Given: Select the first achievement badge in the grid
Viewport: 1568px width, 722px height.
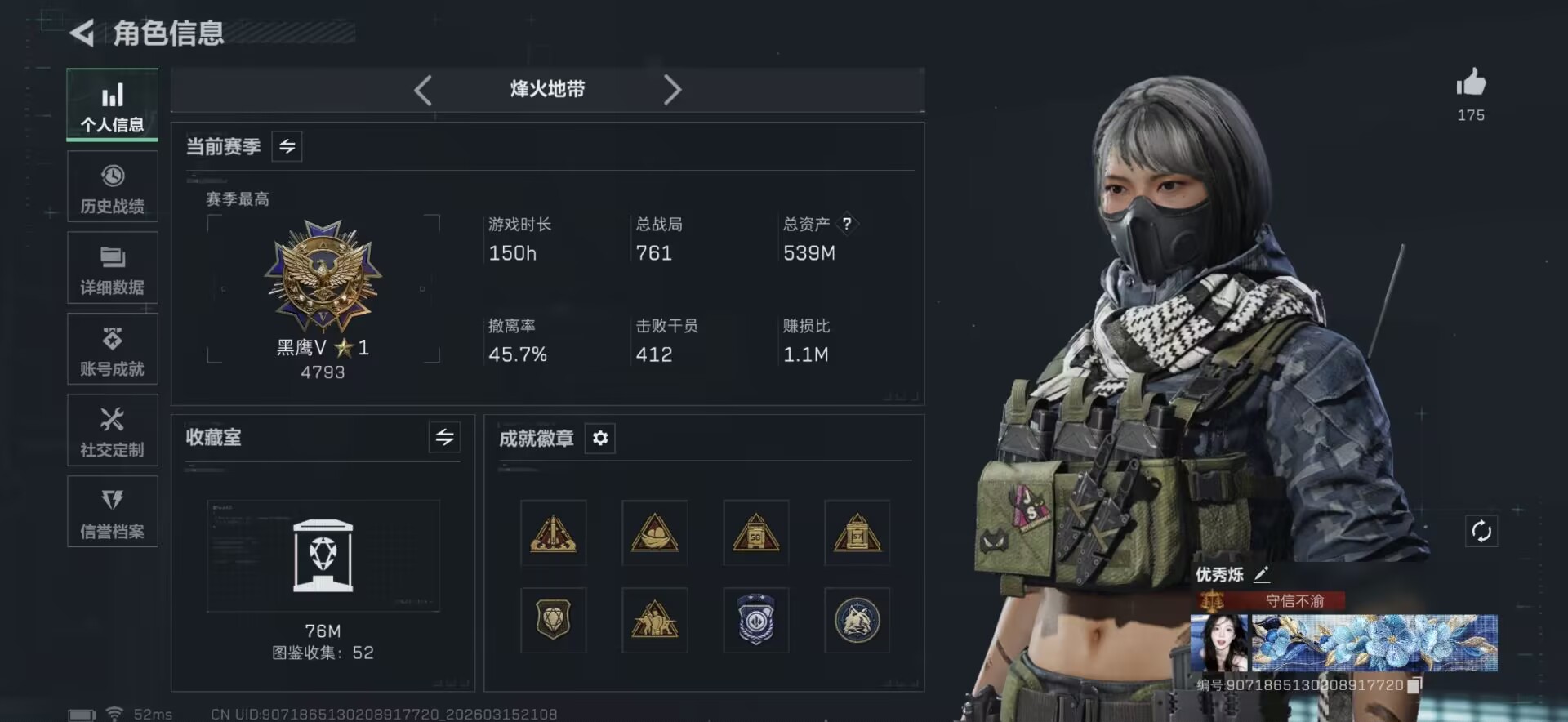Looking at the screenshot, I should pyautogui.click(x=554, y=534).
